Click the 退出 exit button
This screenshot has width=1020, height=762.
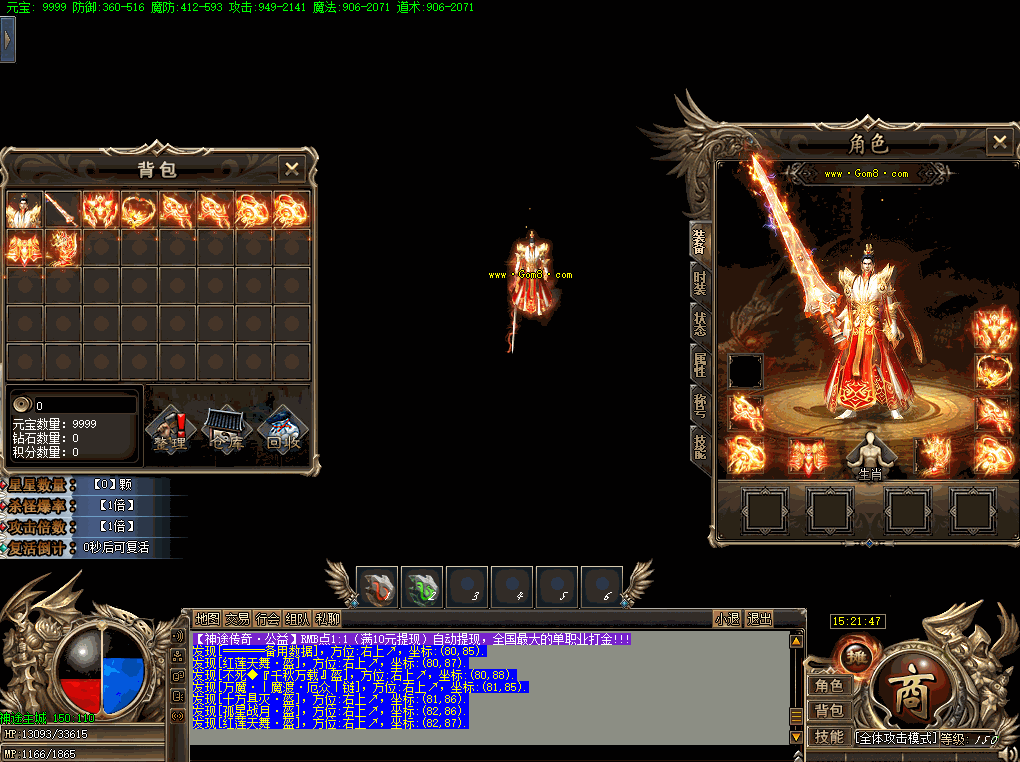click(759, 619)
